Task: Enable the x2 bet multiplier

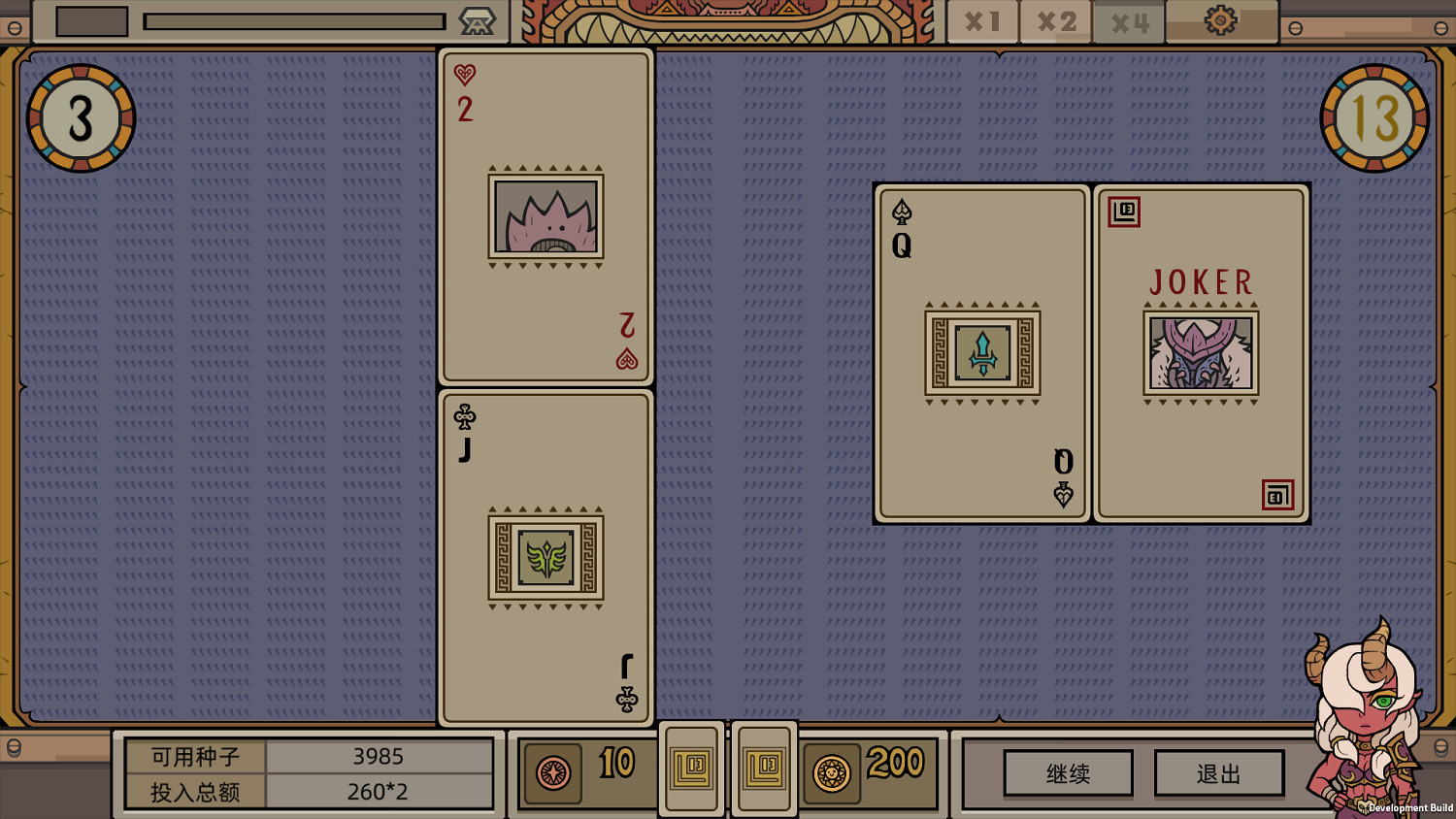Action: pyautogui.click(x=1054, y=19)
